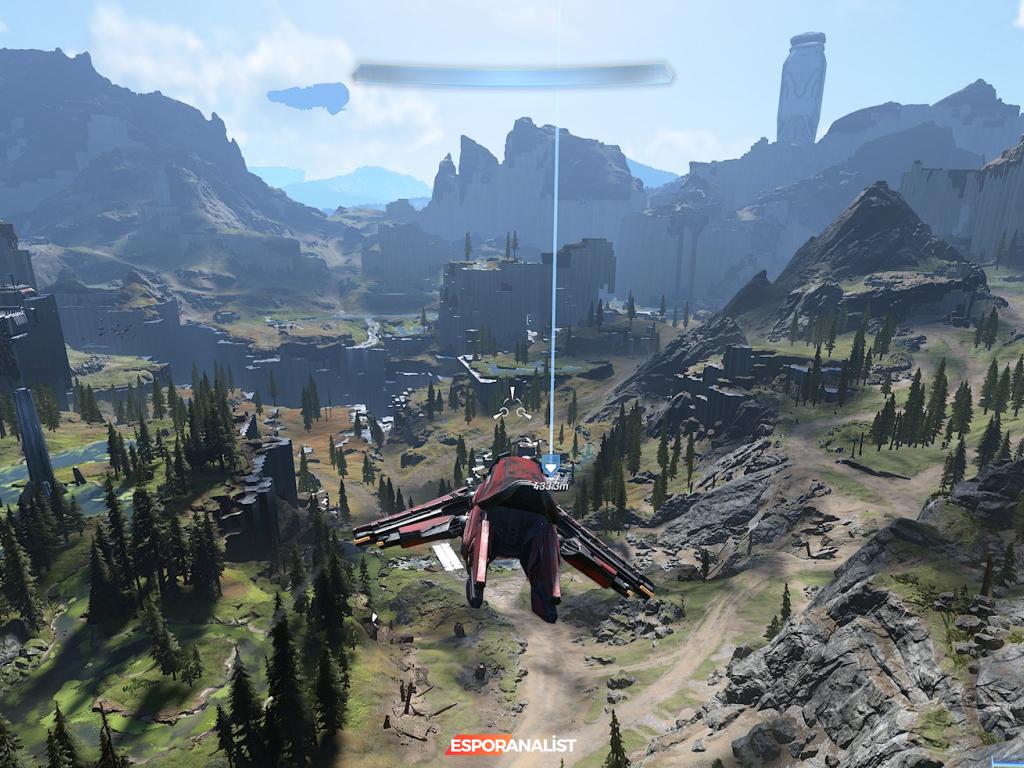Select the compass bar at the top

tap(513, 74)
